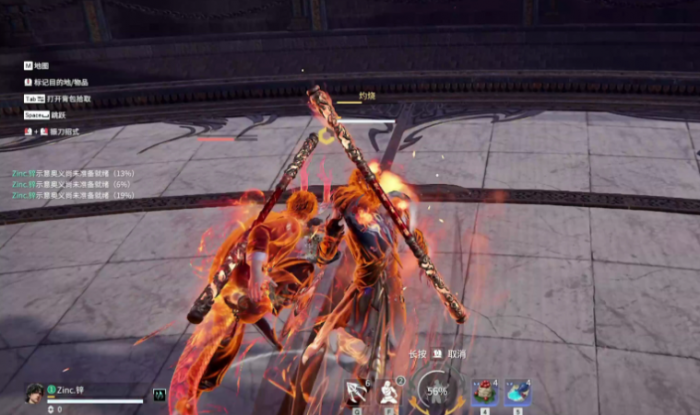Screen dimensions: 700x415
Task: Select the grappling hook skill icon
Action: click(357, 391)
